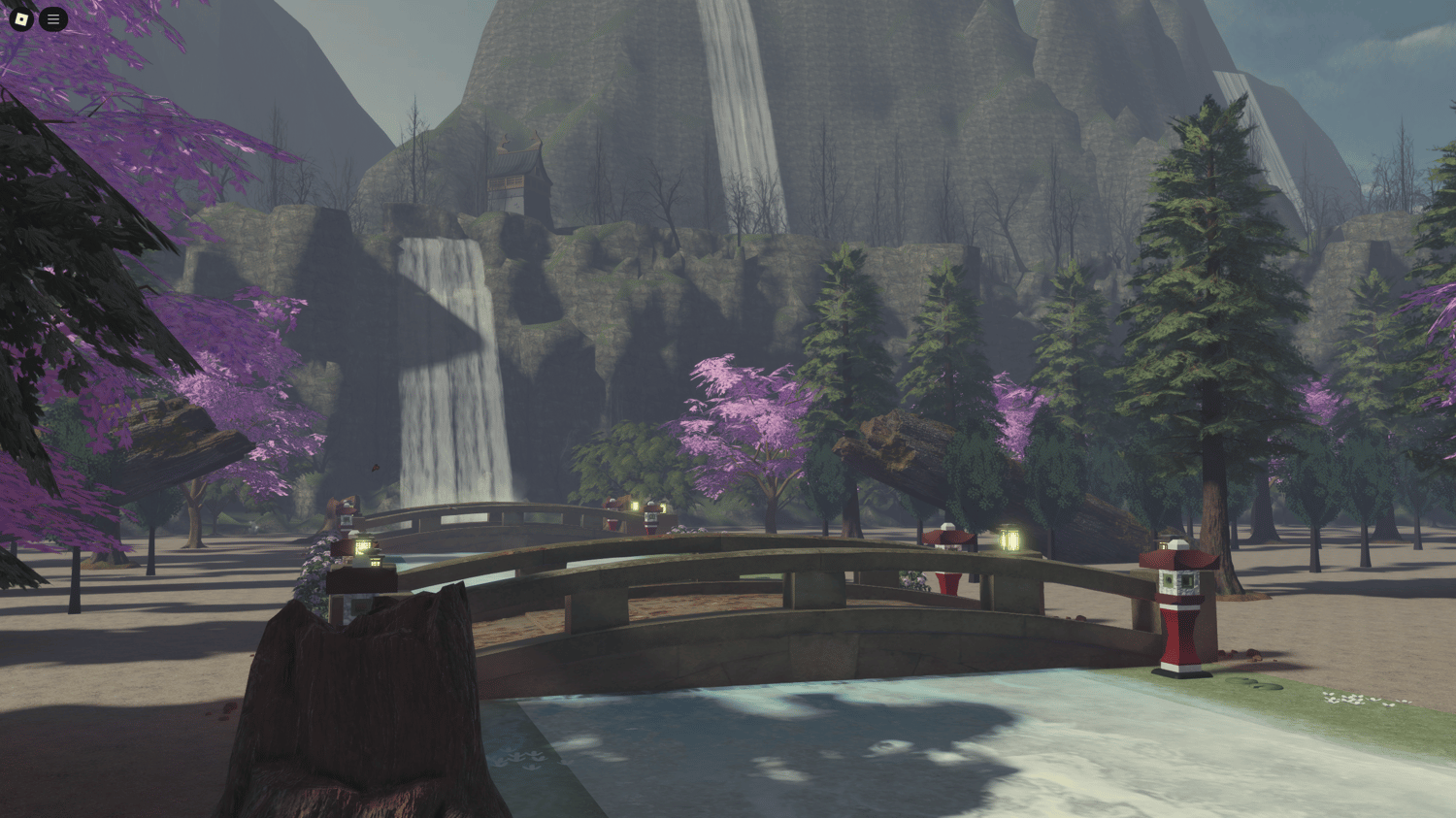Open the hamburger lines menu
This screenshot has width=1456, height=818.
click(x=53, y=18)
